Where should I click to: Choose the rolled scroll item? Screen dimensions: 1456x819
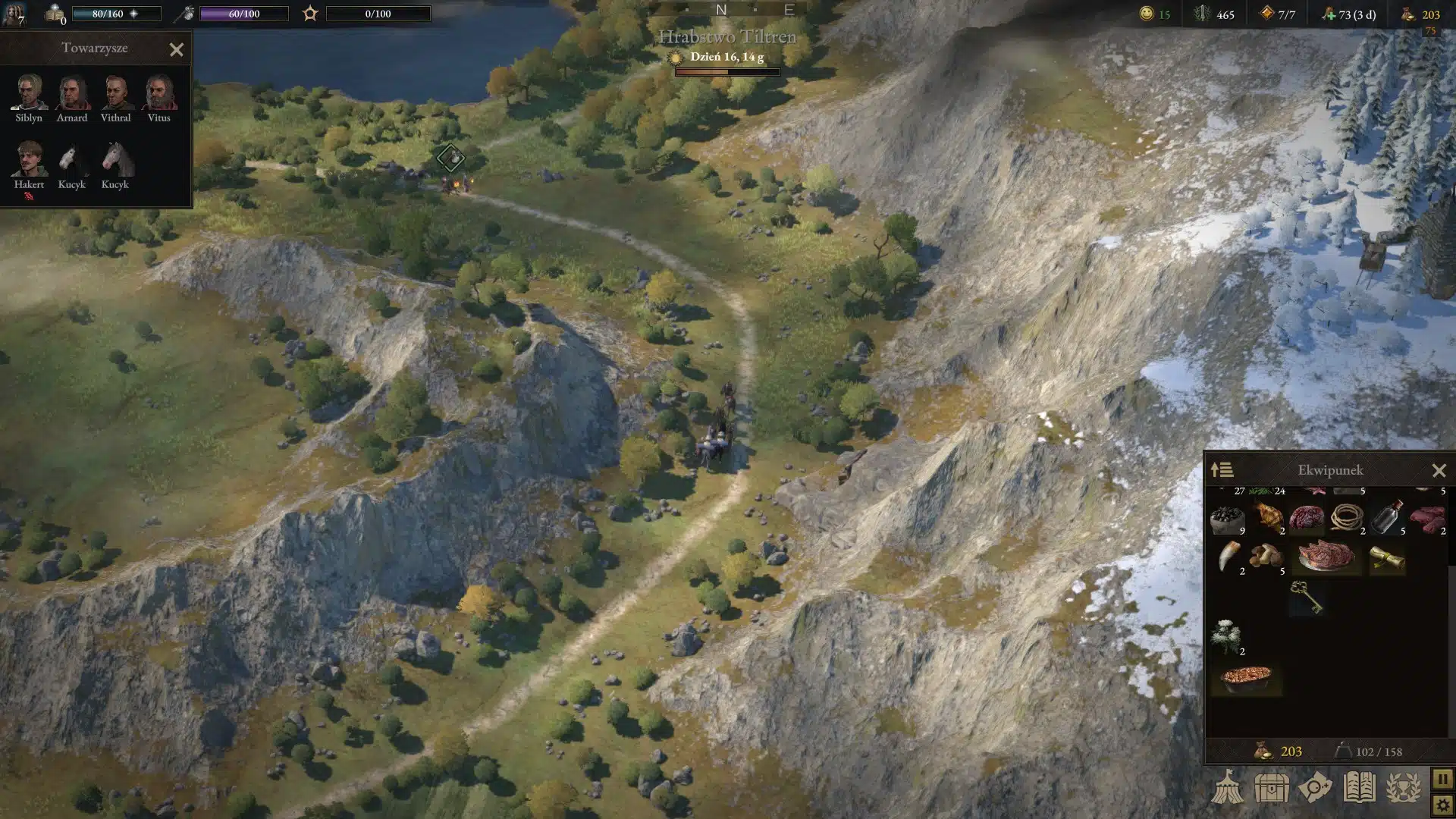[1387, 559]
